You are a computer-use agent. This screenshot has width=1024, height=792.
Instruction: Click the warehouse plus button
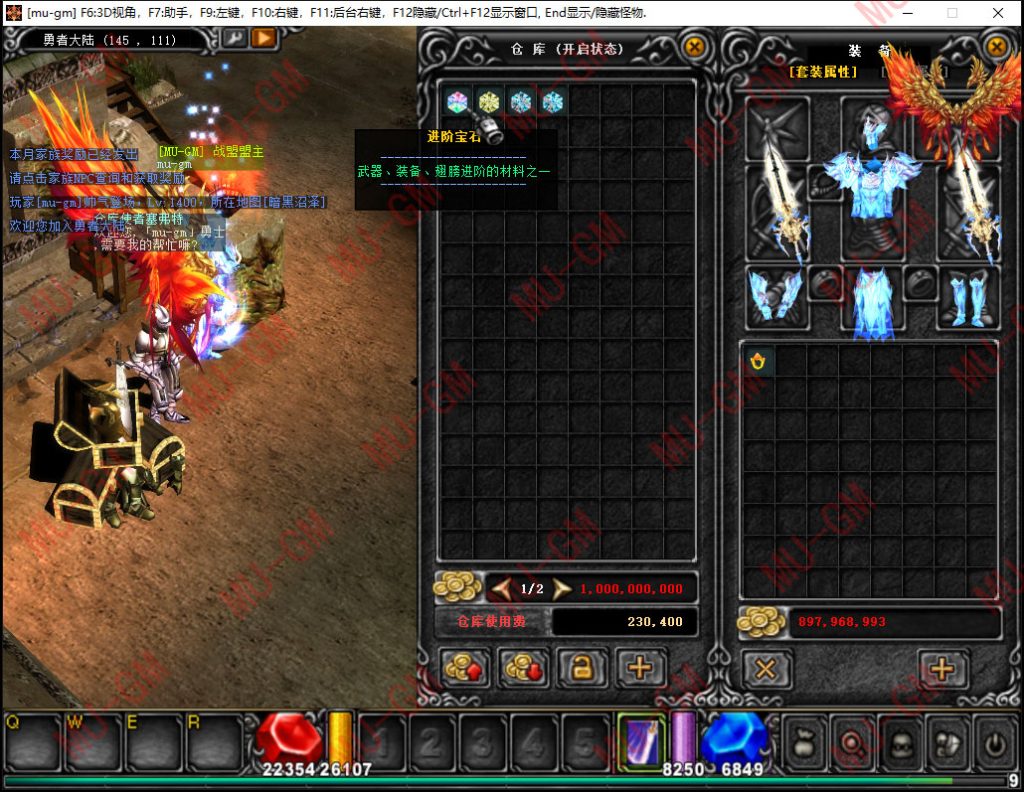[640, 668]
